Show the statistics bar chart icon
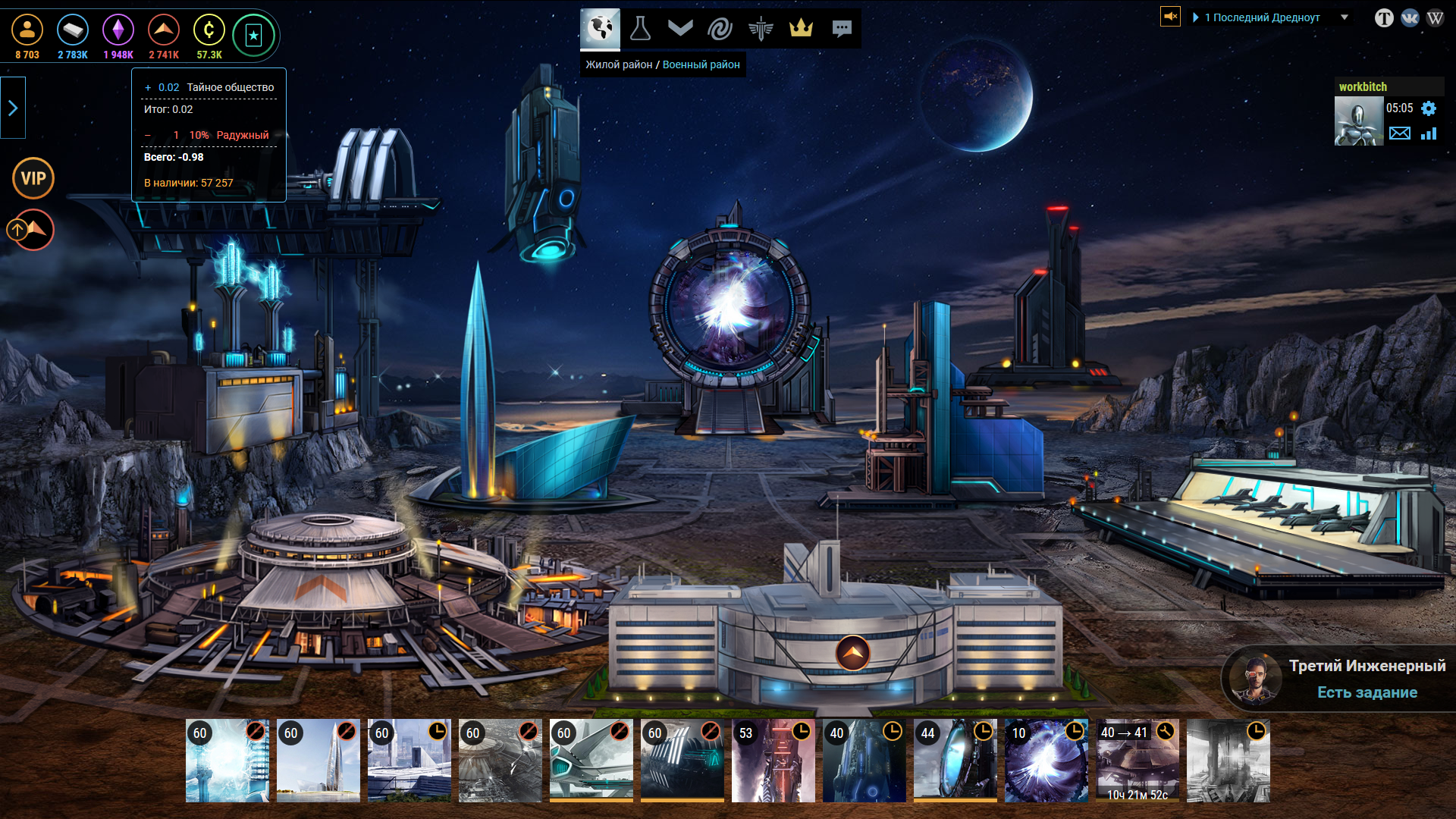Viewport: 1456px width, 819px height. (x=1429, y=133)
